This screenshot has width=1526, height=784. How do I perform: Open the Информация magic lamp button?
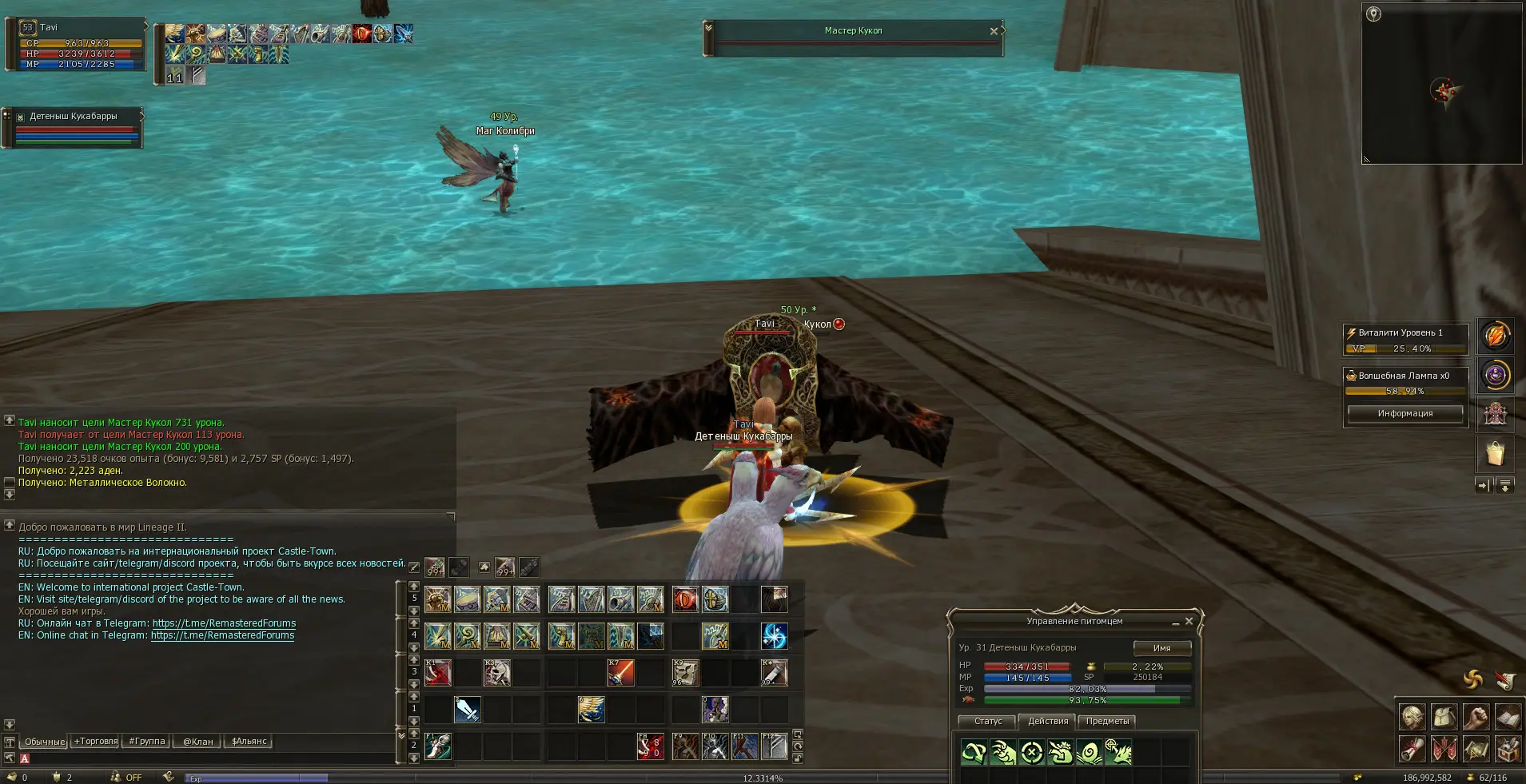tap(1404, 413)
